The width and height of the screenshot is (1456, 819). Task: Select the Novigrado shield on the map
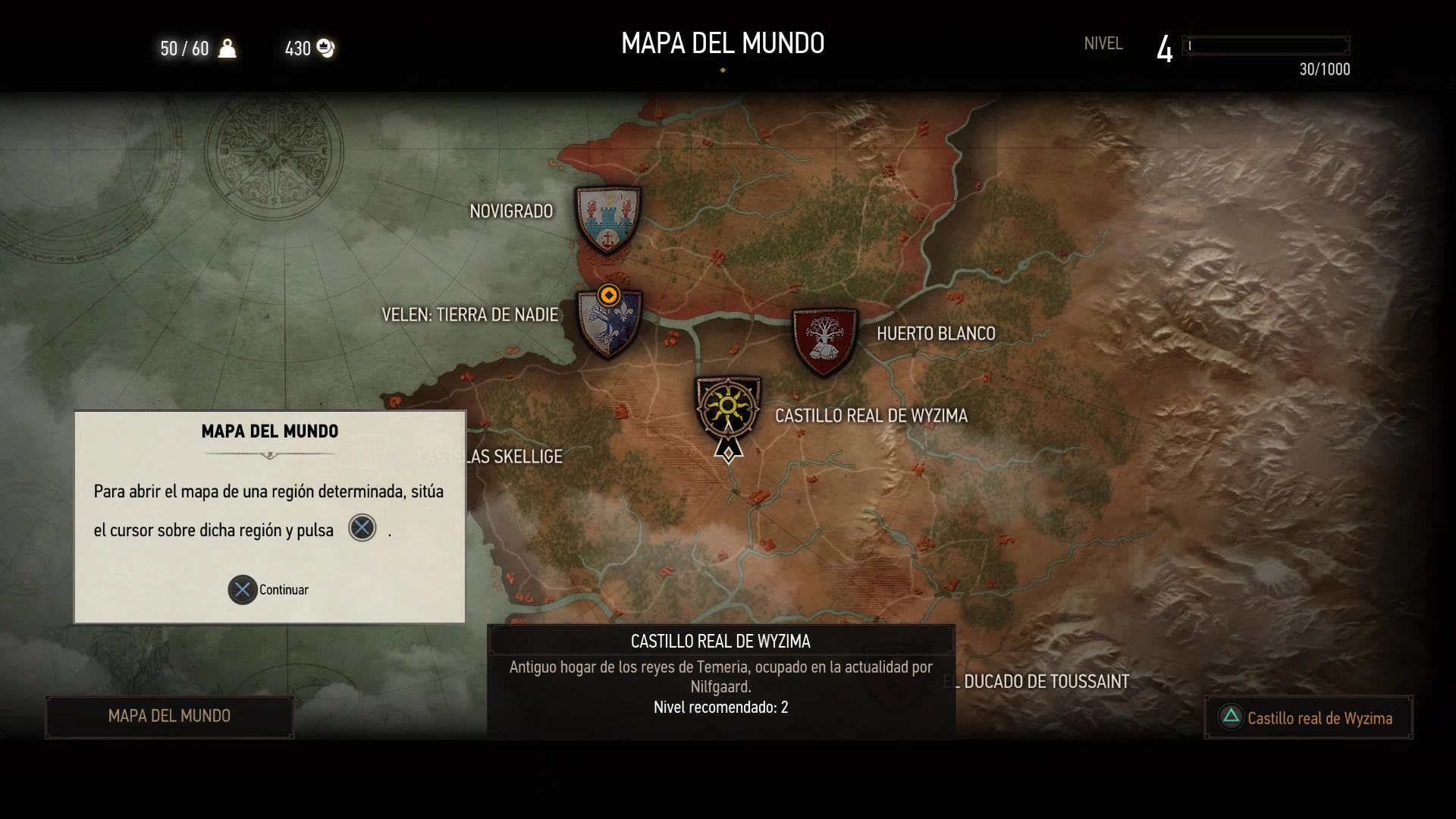tap(607, 219)
